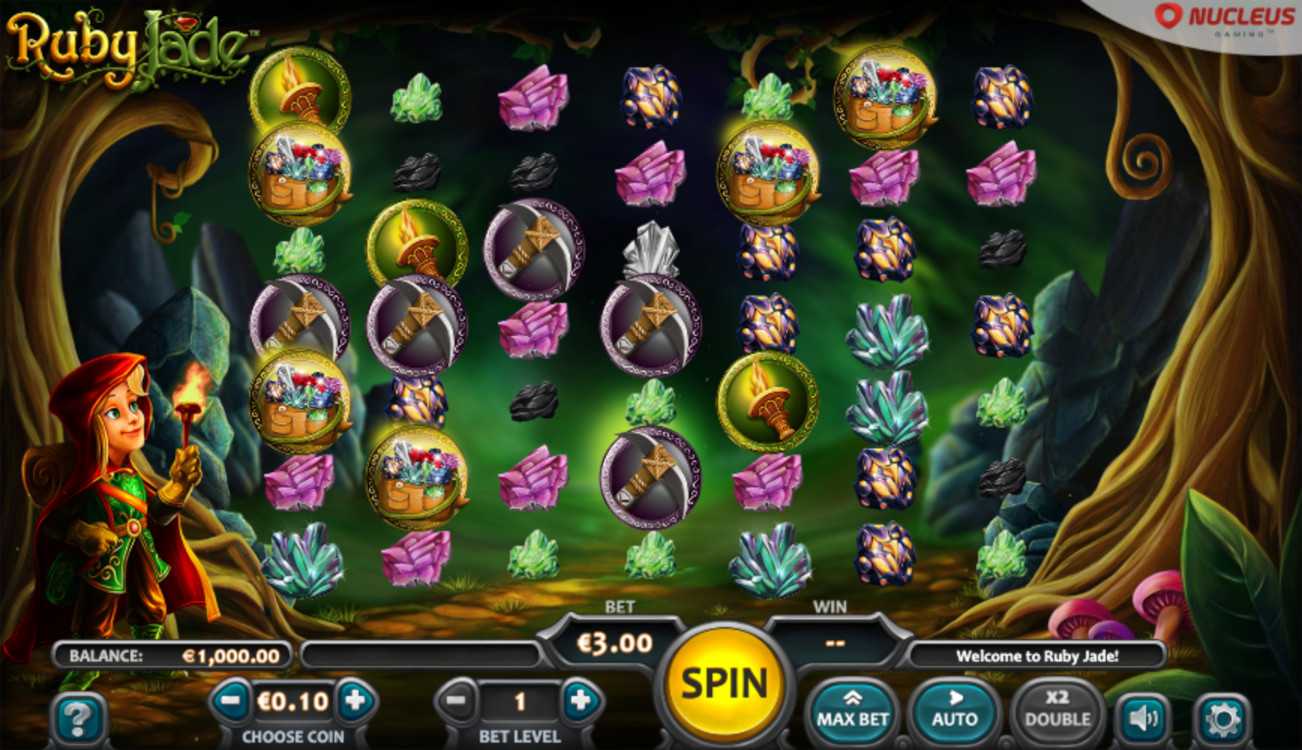Image resolution: width=1302 pixels, height=750 pixels.
Task: Choose the X2 DOUBLE gamble button
Action: [1057, 709]
